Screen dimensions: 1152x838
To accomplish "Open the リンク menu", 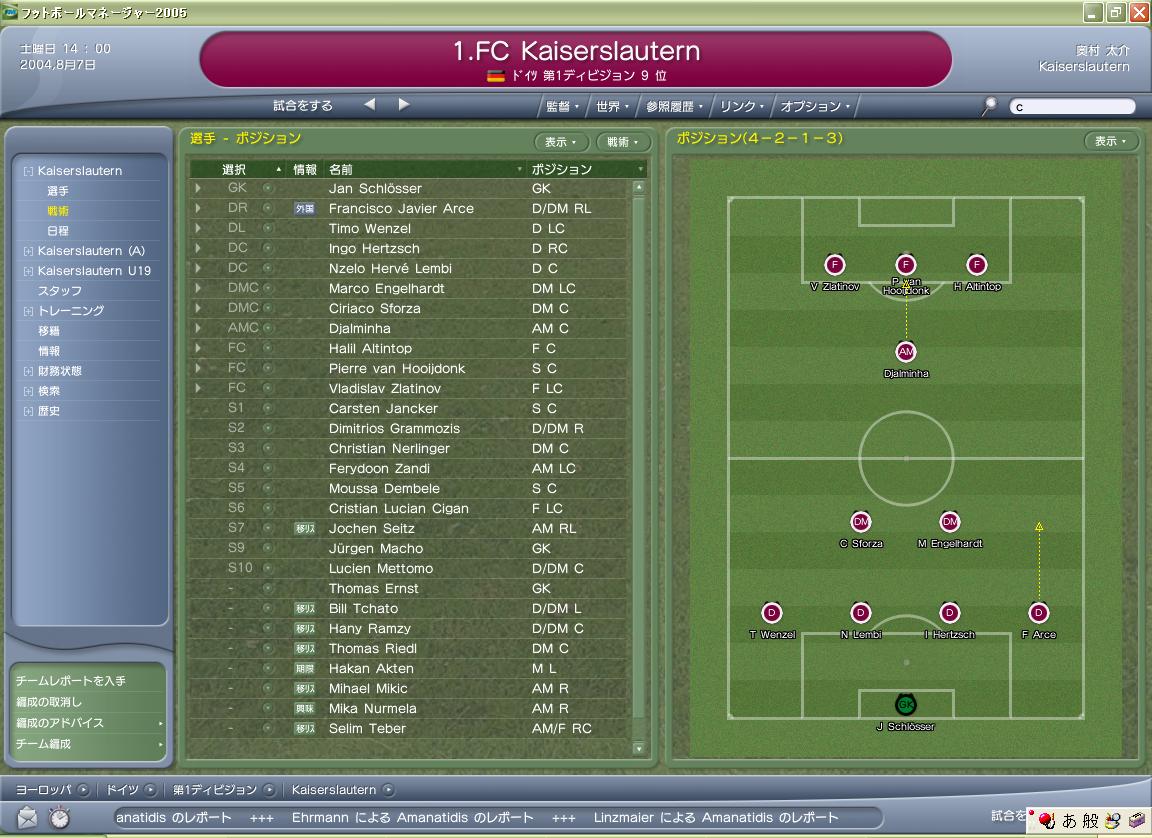I will pyautogui.click(x=742, y=106).
